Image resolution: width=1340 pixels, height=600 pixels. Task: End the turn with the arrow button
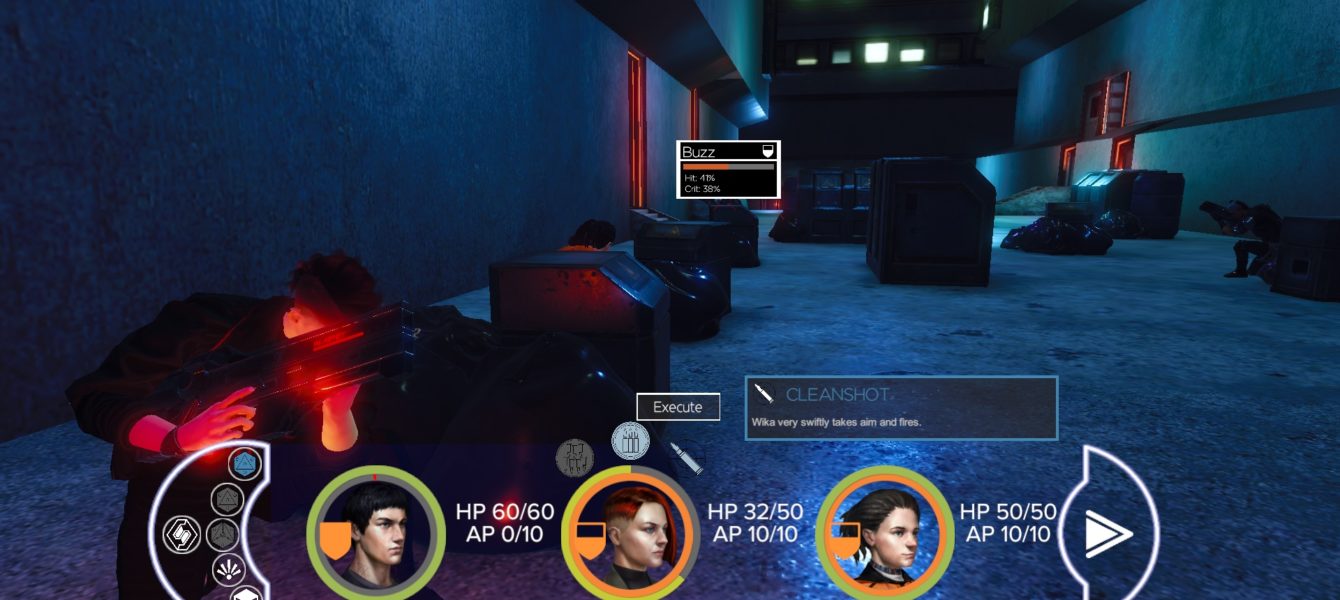coord(1109,532)
